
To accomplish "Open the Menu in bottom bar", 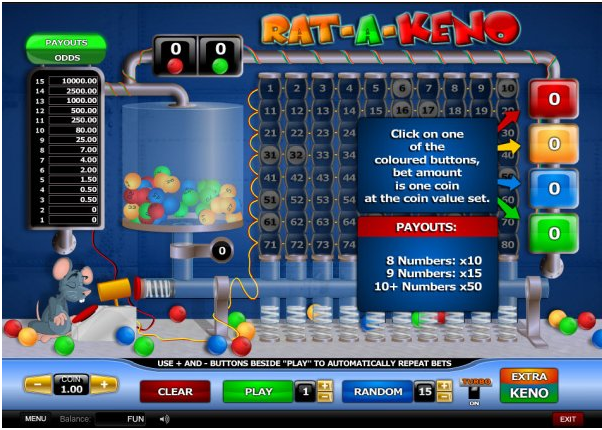I will [x=36, y=419].
